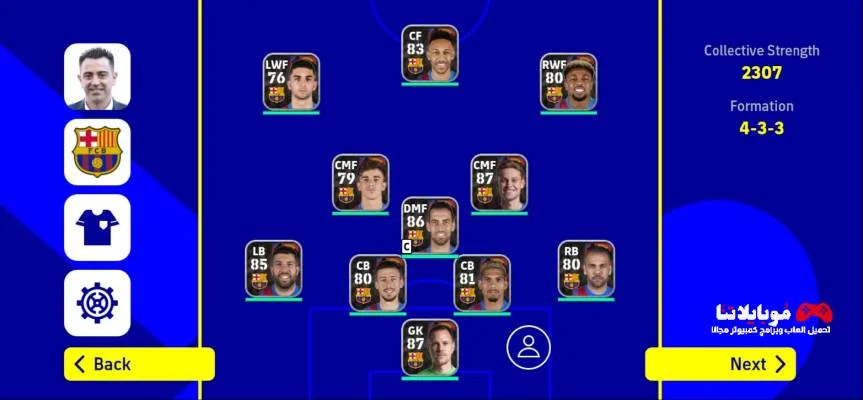Choose the RB player card rated 80
Screen dimensions: 863x400
tap(586, 268)
